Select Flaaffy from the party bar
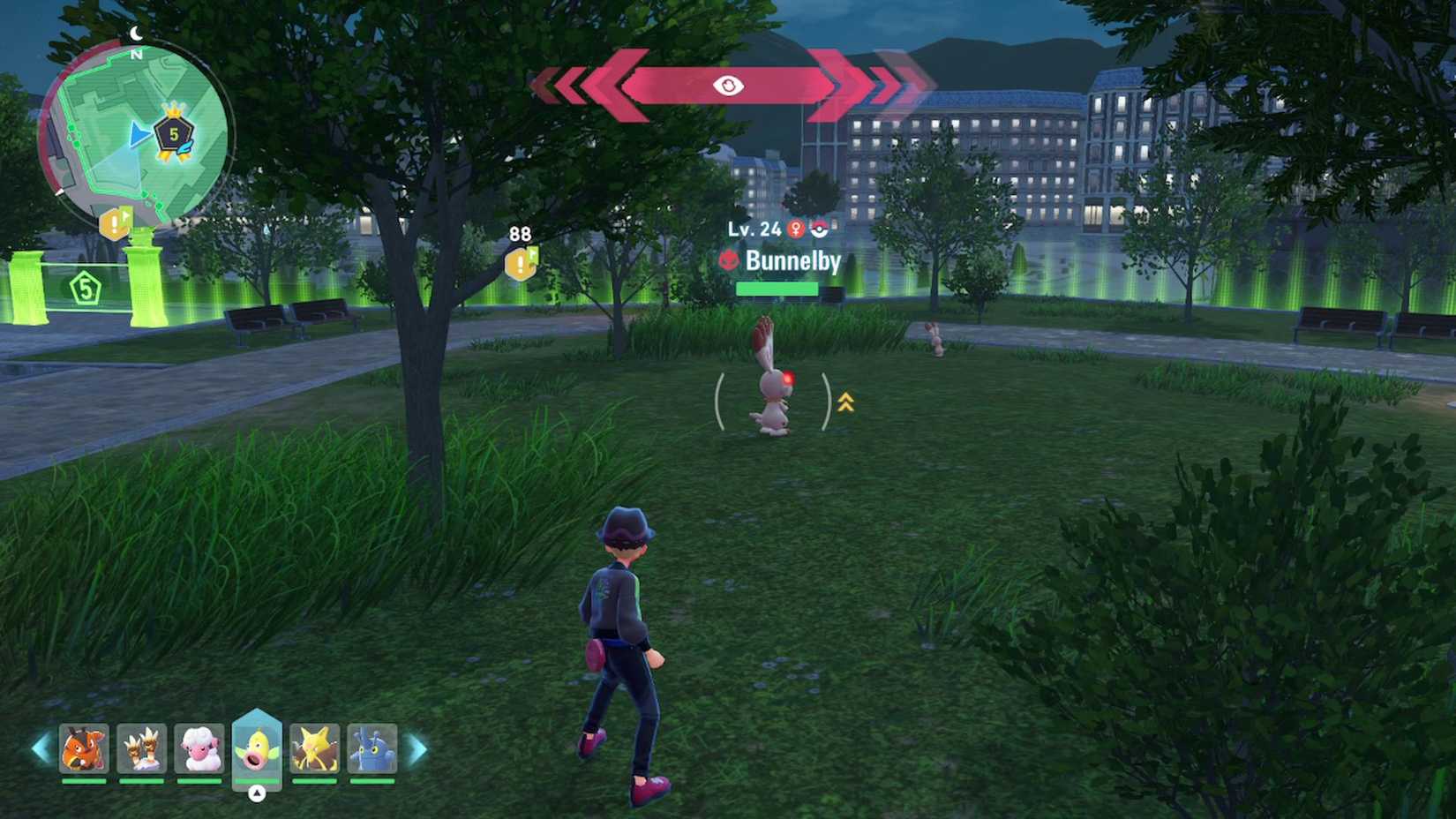 pyautogui.click(x=199, y=748)
